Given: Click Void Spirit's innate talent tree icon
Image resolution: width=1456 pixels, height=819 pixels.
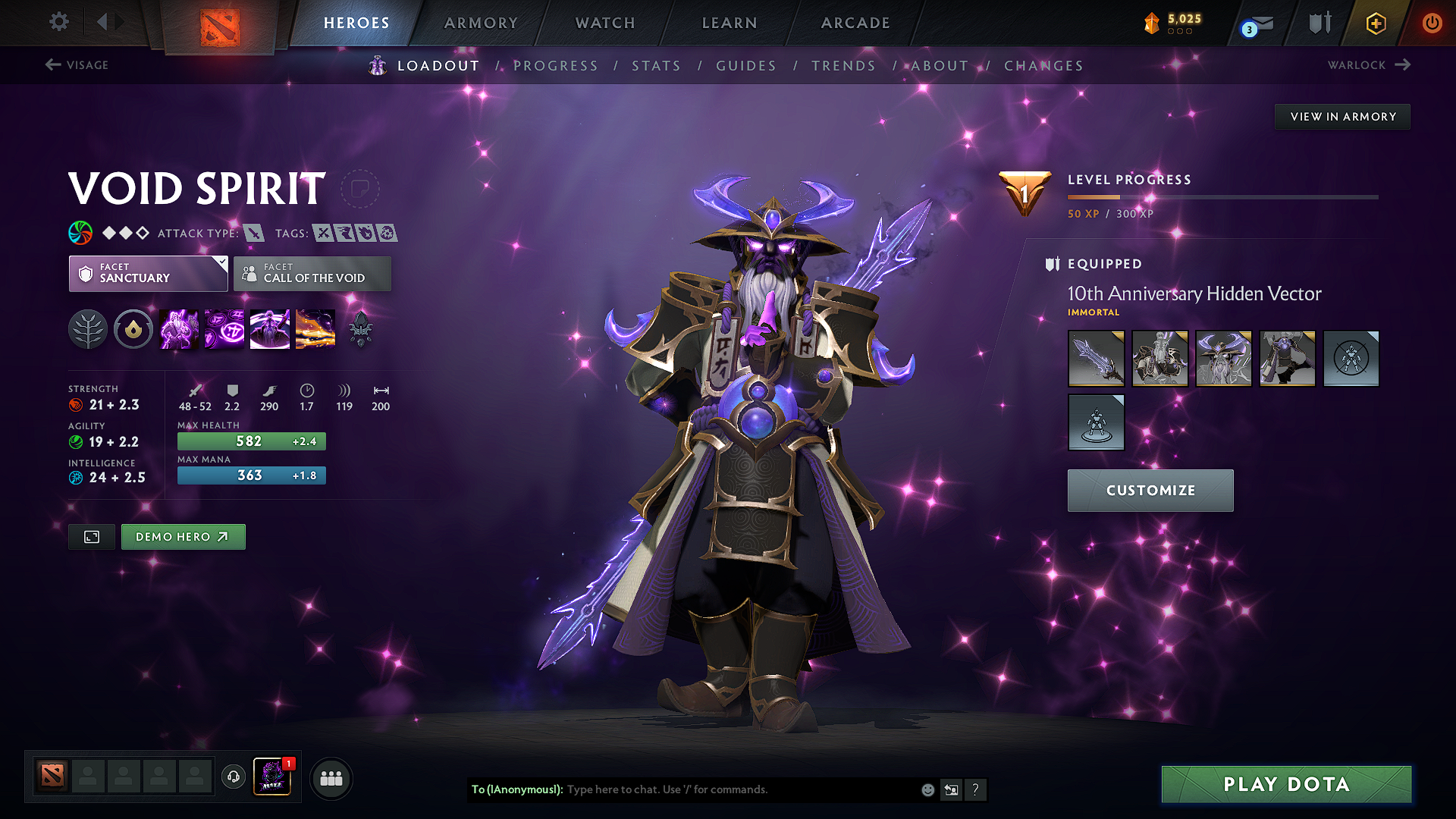Looking at the screenshot, I should tap(88, 328).
